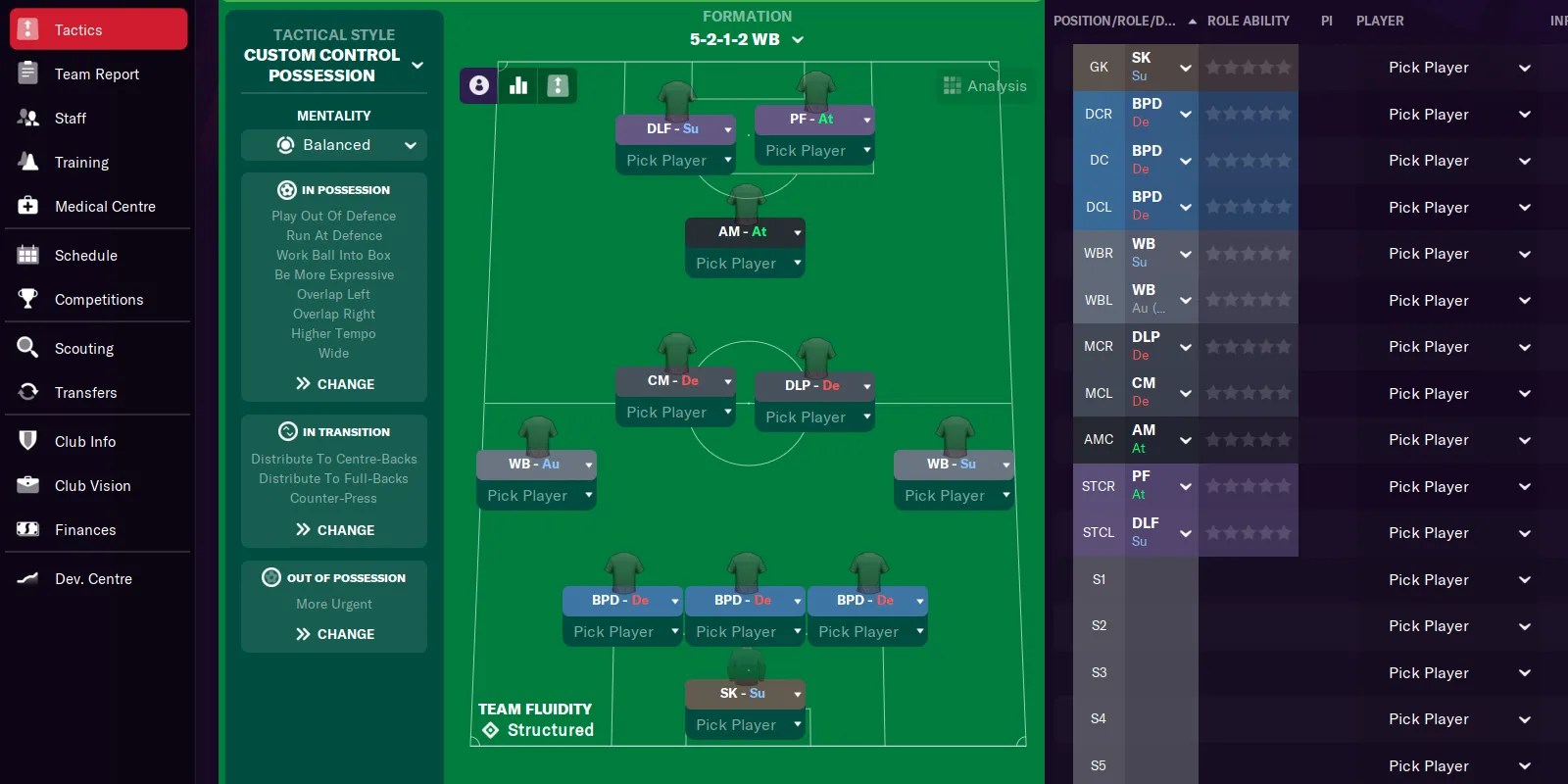Viewport: 1568px width, 784px height.
Task: Toggle the bar chart formation view
Action: (517, 85)
